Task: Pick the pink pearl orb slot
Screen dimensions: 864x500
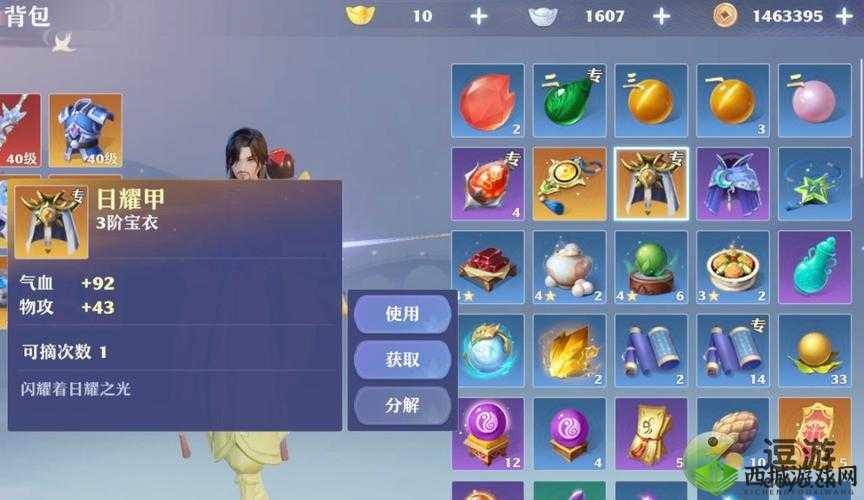Action: [x=814, y=101]
